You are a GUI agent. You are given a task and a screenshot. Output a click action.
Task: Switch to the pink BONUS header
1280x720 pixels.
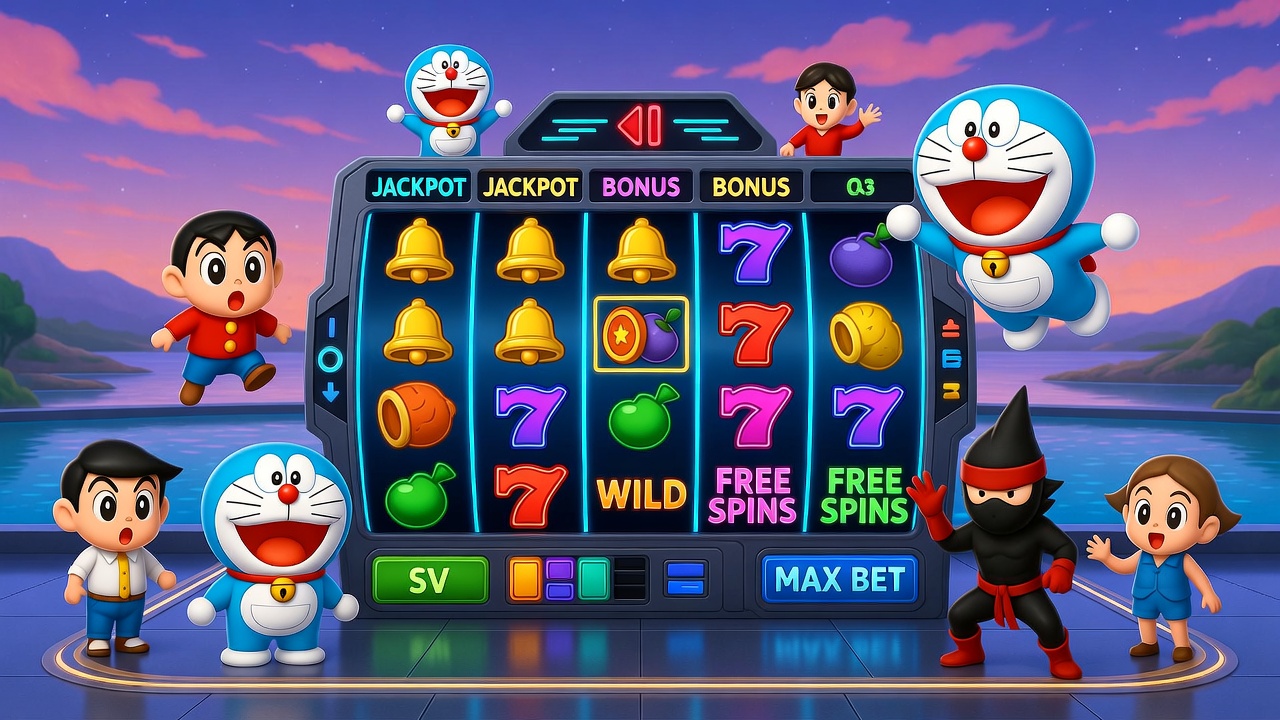tap(640, 187)
